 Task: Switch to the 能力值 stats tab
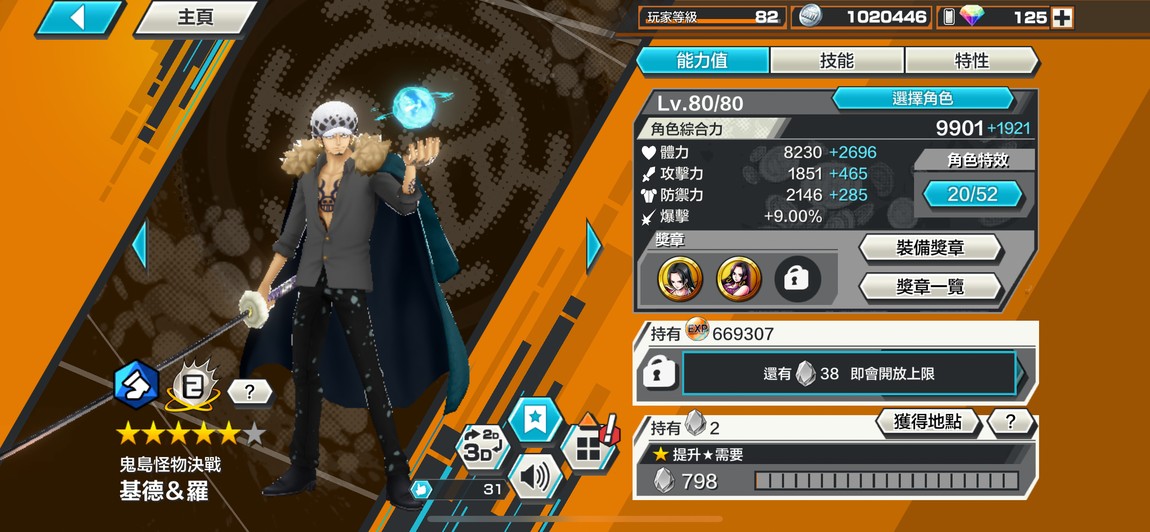(x=702, y=60)
